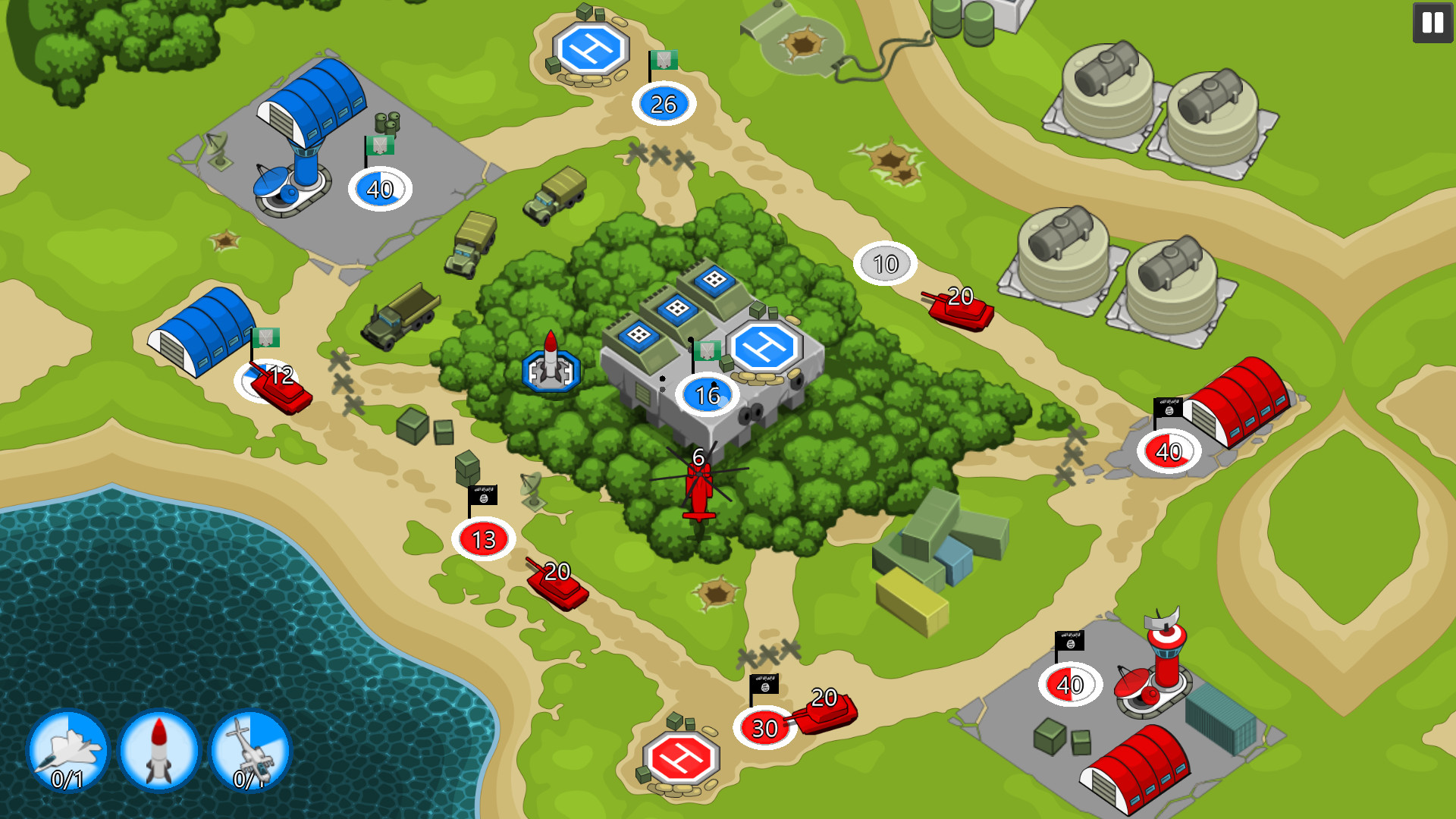Viewport: 1456px width, 819px height.
Task: Select the red 40 tower marker at bottom
Action: [1069, 684]
